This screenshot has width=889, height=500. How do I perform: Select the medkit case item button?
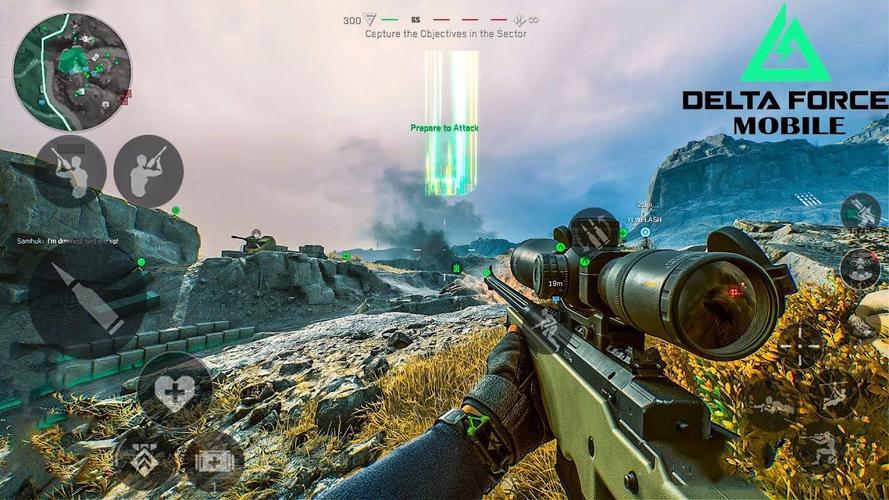[211, 461]
